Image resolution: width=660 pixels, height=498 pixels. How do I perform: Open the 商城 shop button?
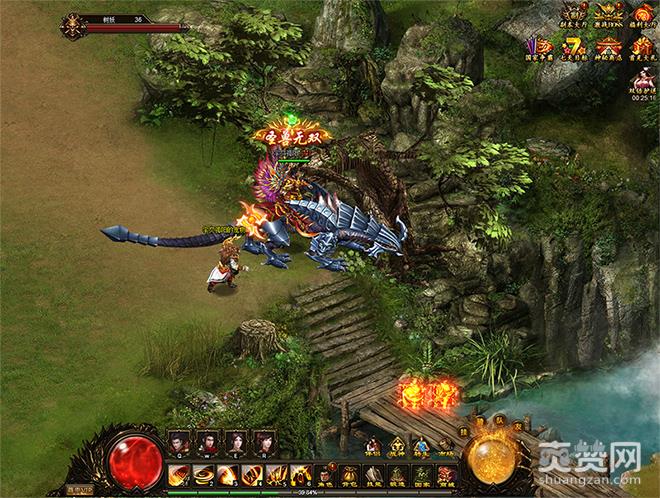[x=446, y=474]
